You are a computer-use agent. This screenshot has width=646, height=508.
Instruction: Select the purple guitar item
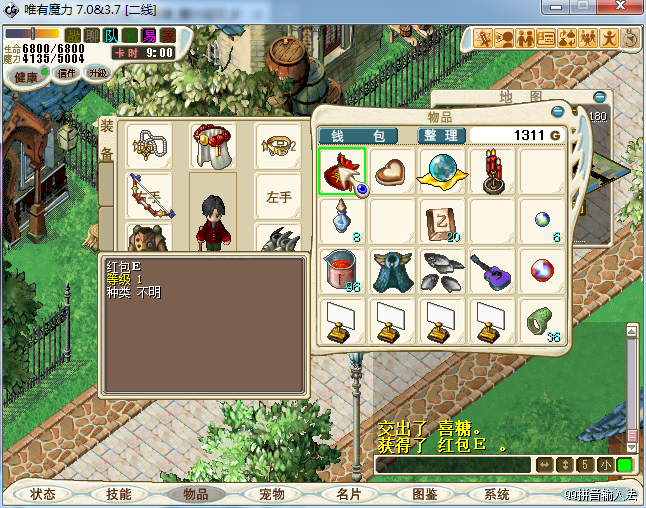point(492,271)
